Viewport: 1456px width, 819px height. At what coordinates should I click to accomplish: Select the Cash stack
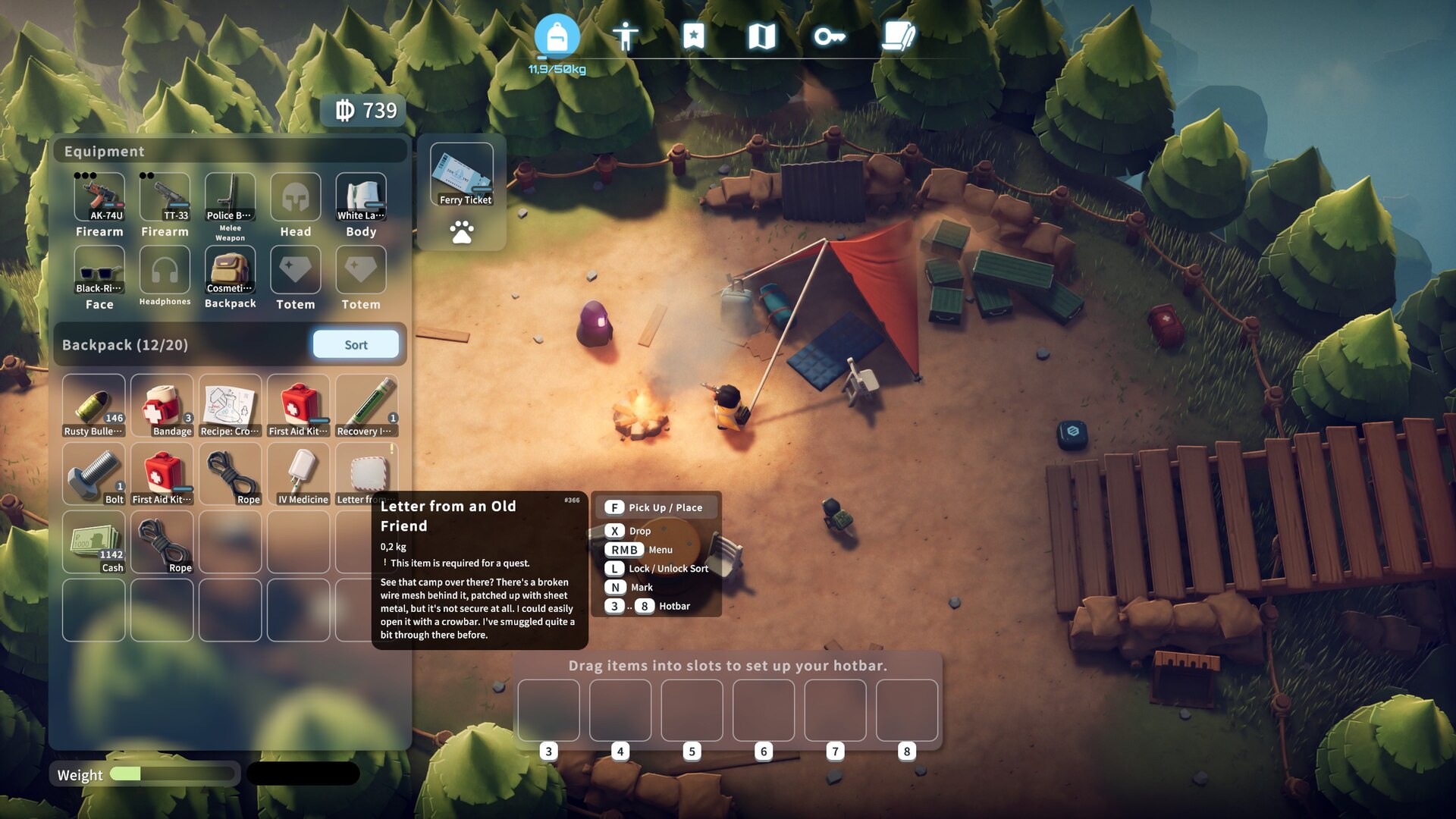tap(93, 541)
